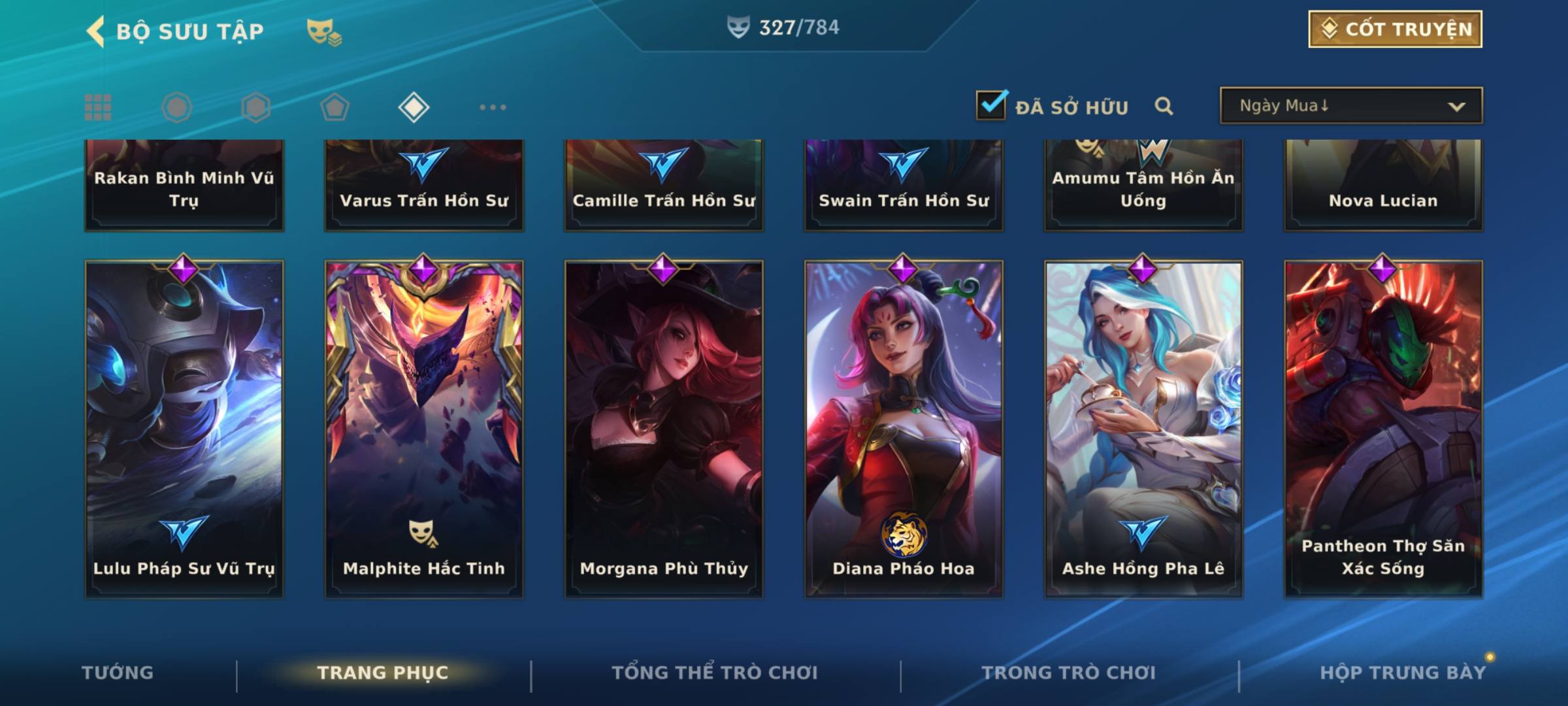Screen dimensions: 1568x706
Task: Open the Morgana Phù Thủy skin
Action: (664, 429)
